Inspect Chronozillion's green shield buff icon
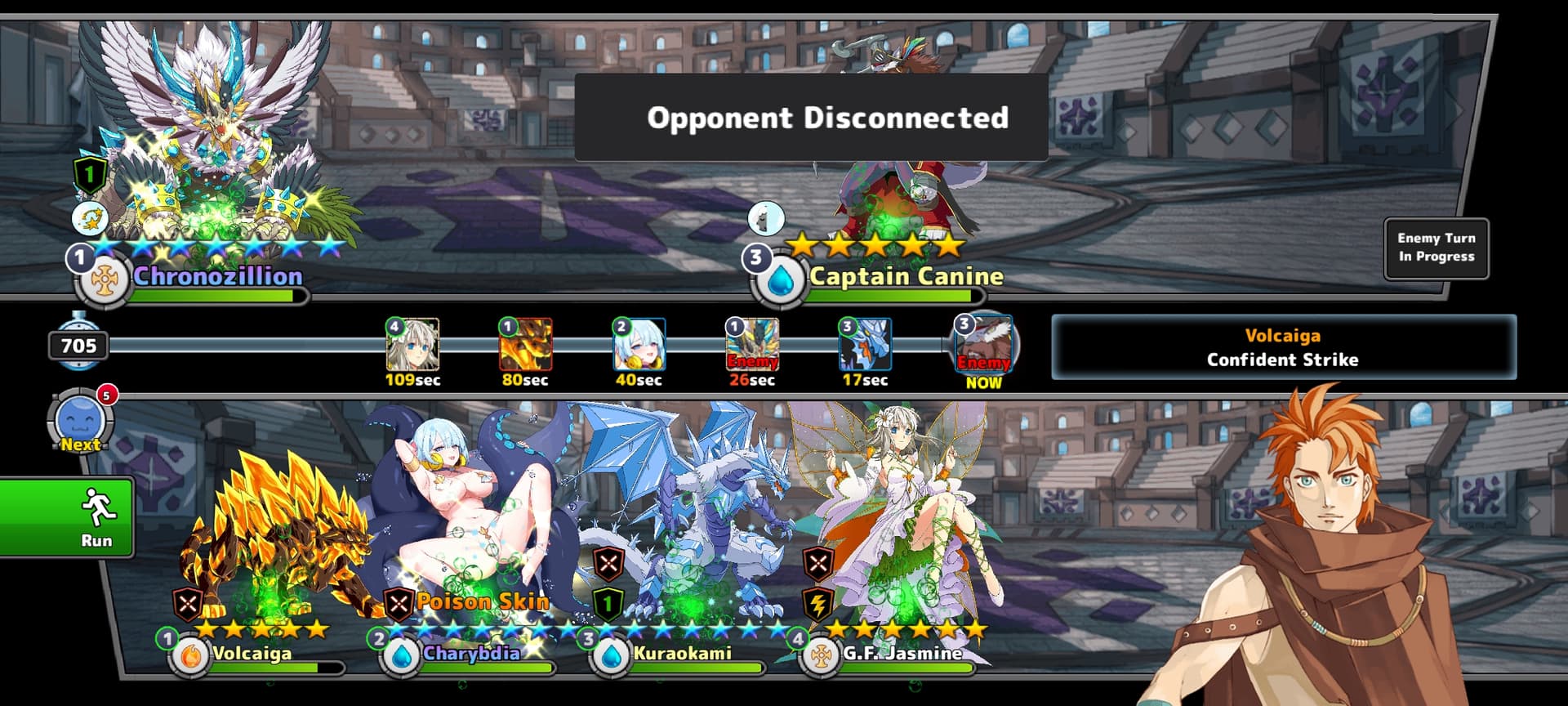Screen dimensions: 1568x706 (90, 174)
